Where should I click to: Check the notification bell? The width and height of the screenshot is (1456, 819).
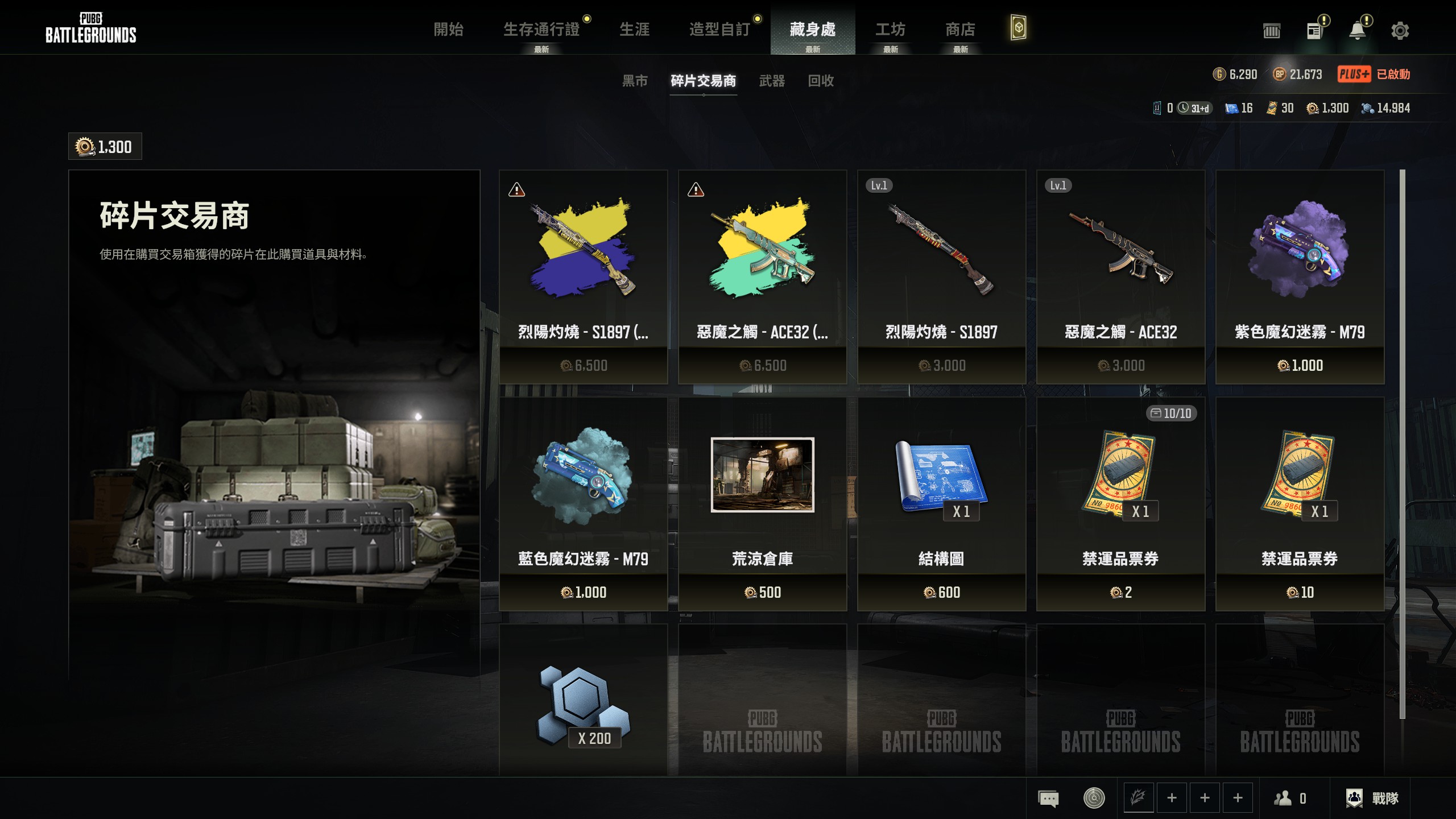tap(1358, 31)
